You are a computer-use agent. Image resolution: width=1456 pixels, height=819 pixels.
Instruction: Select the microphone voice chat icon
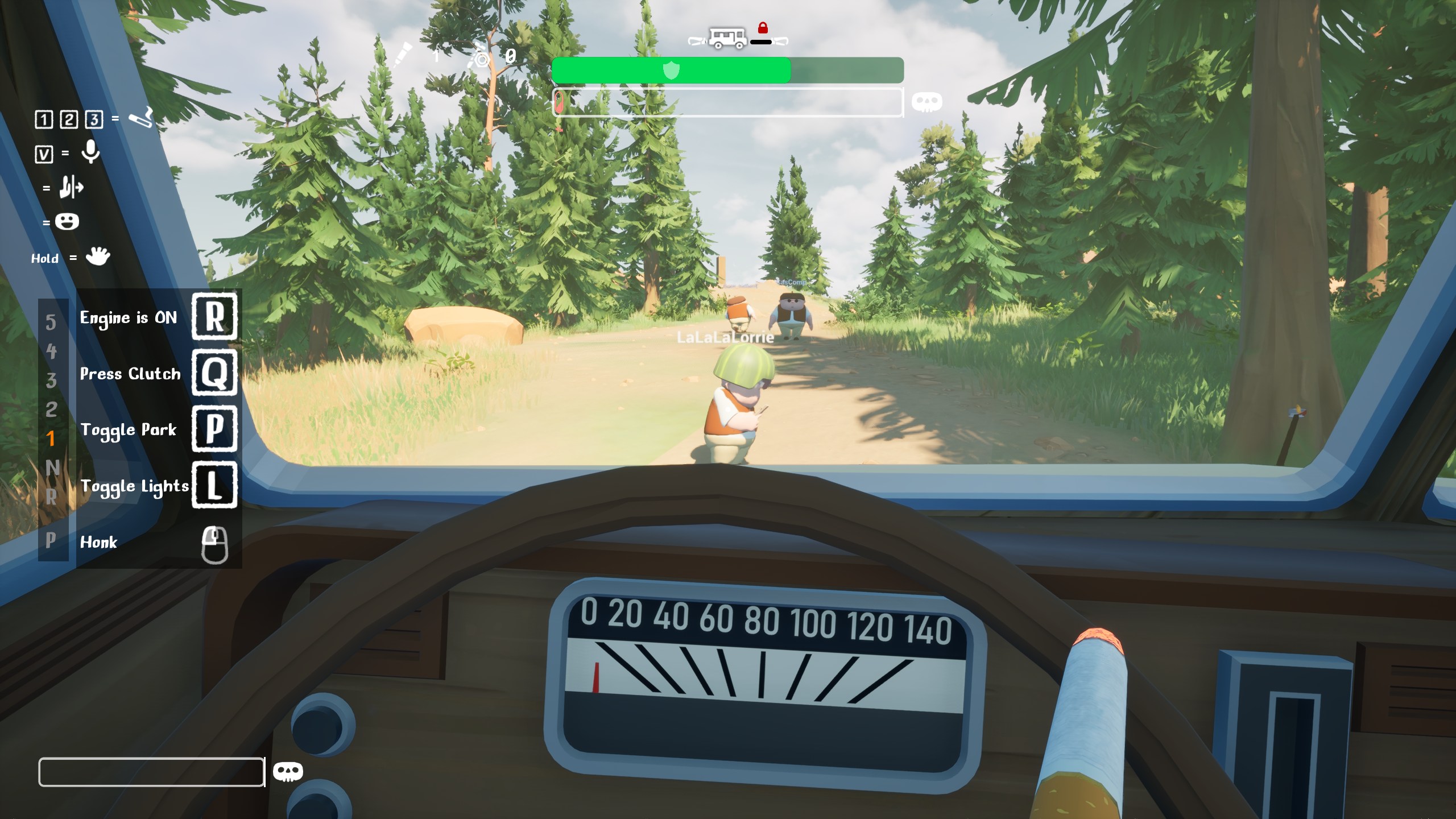point(90,152)
